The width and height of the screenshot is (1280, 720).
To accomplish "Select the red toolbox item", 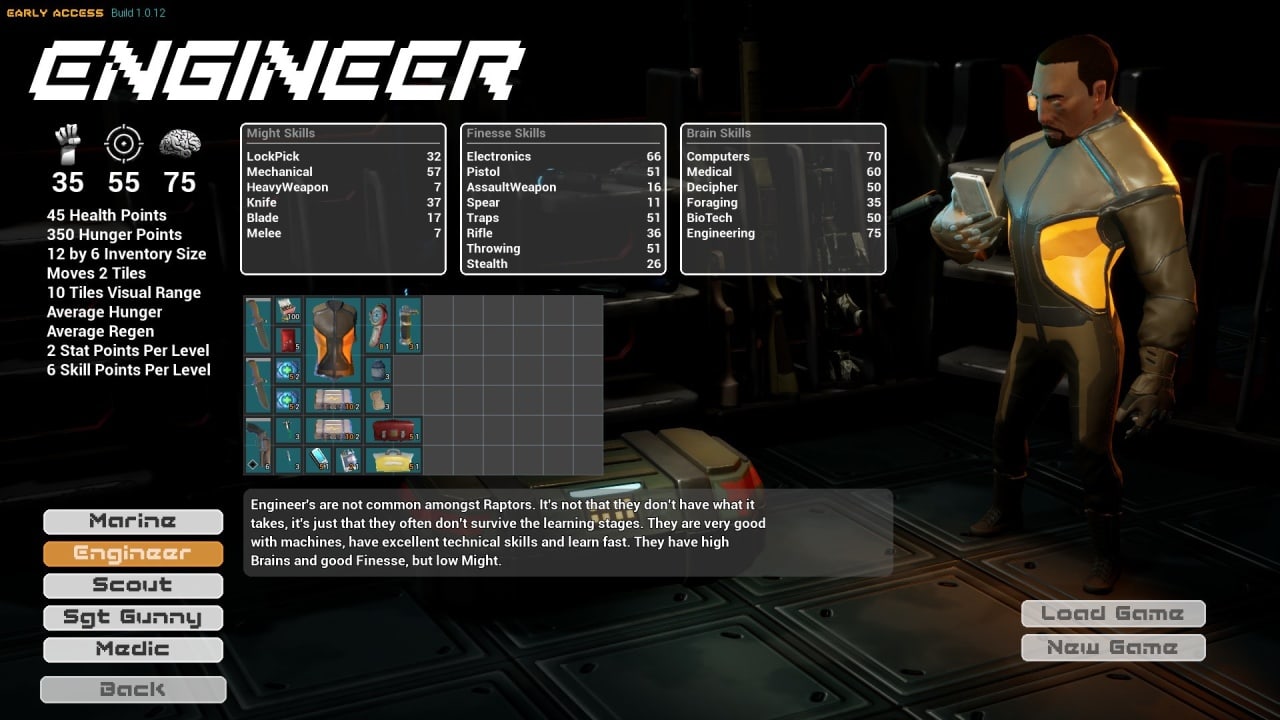I will pyautogui.click(x=392, y=430).
